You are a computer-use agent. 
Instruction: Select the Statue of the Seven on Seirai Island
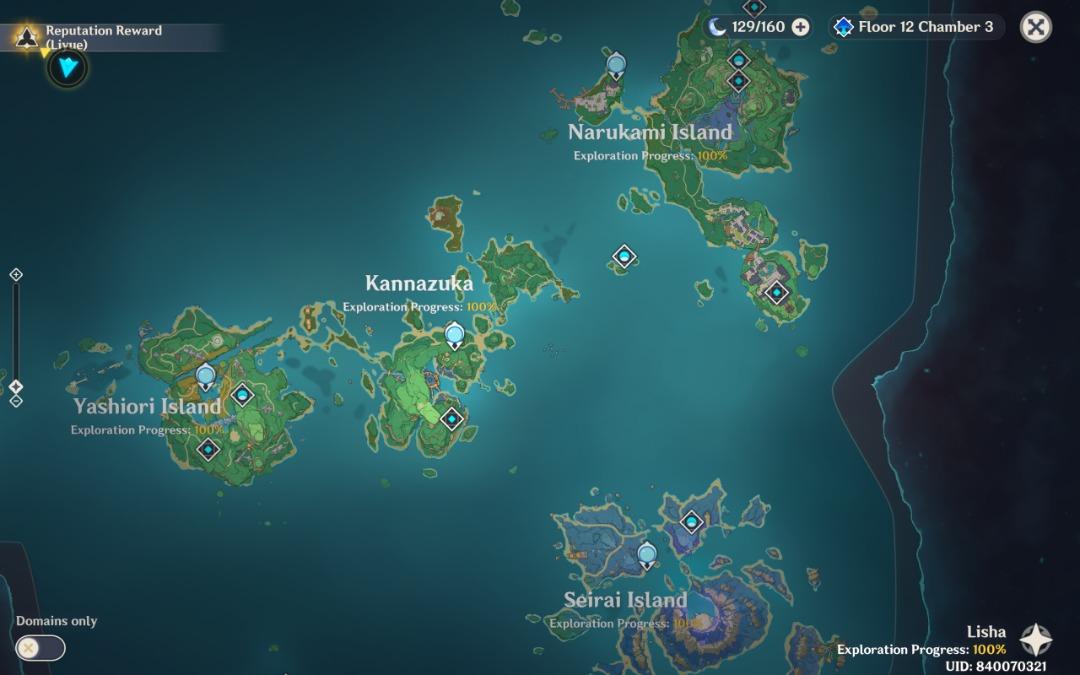[647, 553]
